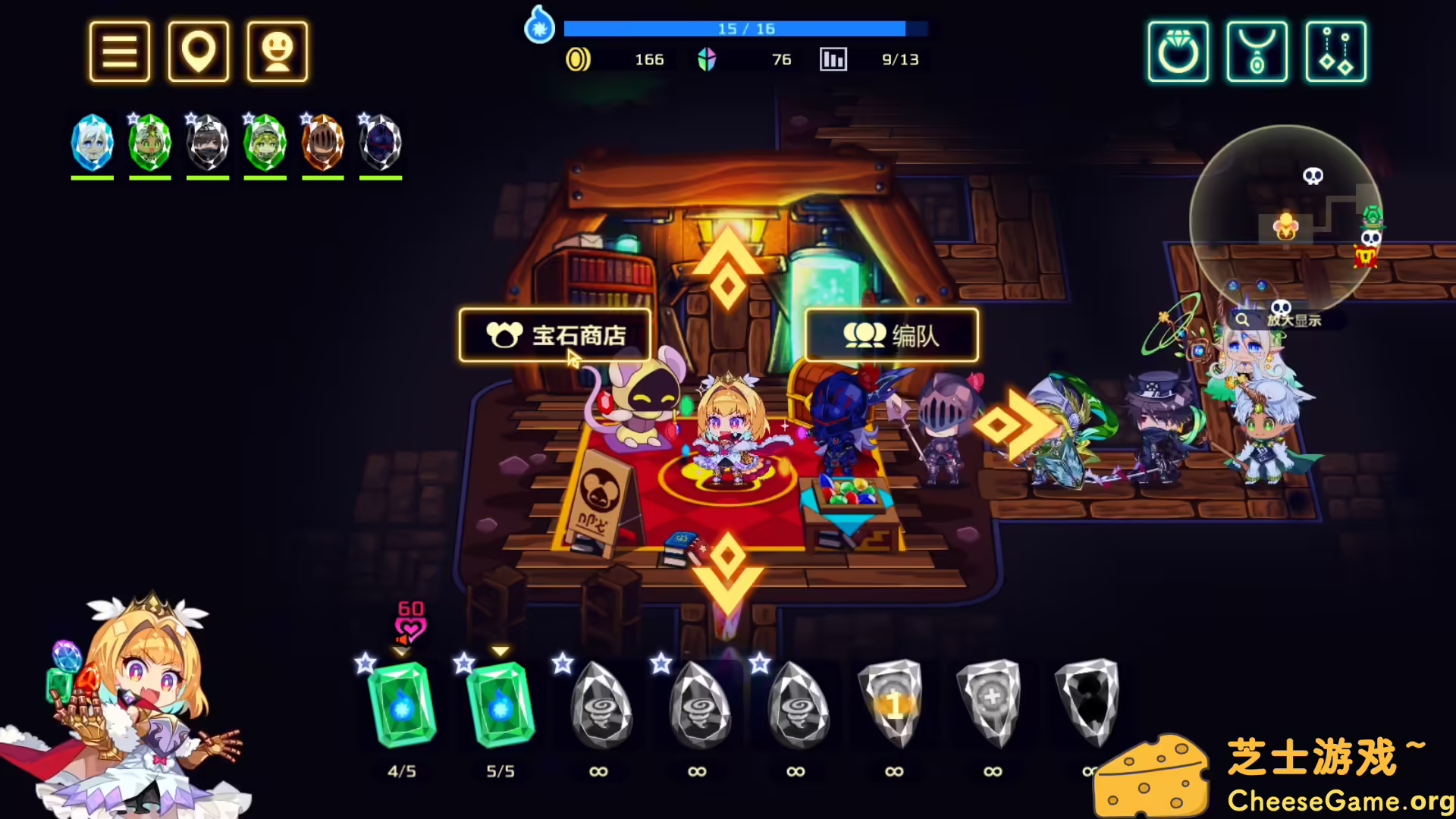Viewport: 1456px width, 819px height.
Task: Open the 宝石商店 gem shop
Action: (x=554, y=337)
